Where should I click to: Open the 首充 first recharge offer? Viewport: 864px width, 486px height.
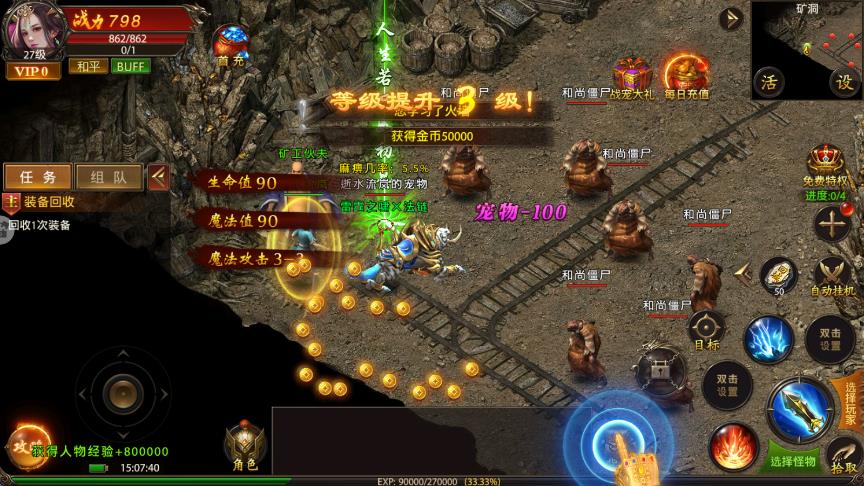click(x=229, y=43)
